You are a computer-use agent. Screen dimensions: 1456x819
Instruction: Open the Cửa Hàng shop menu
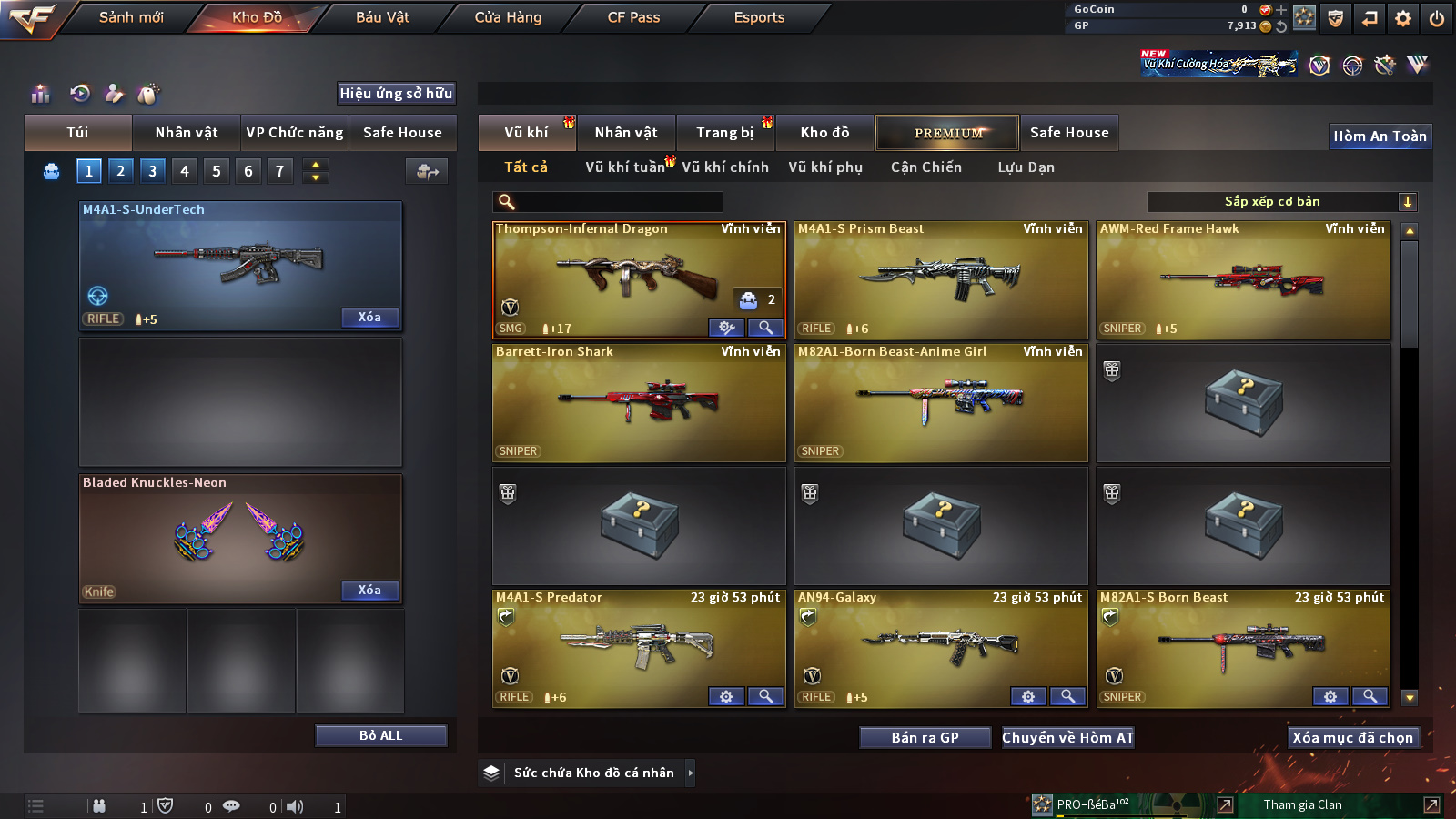(508, 17)
